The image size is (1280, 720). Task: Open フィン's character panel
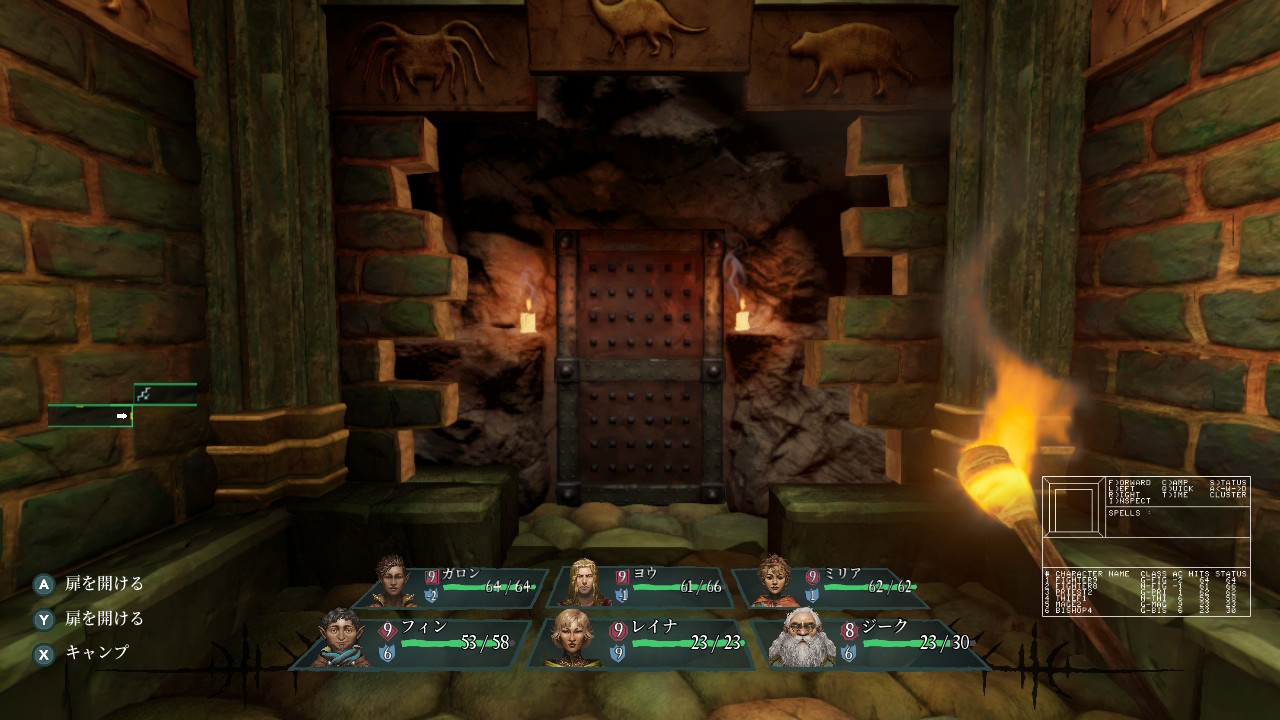[x=415, y=642]
